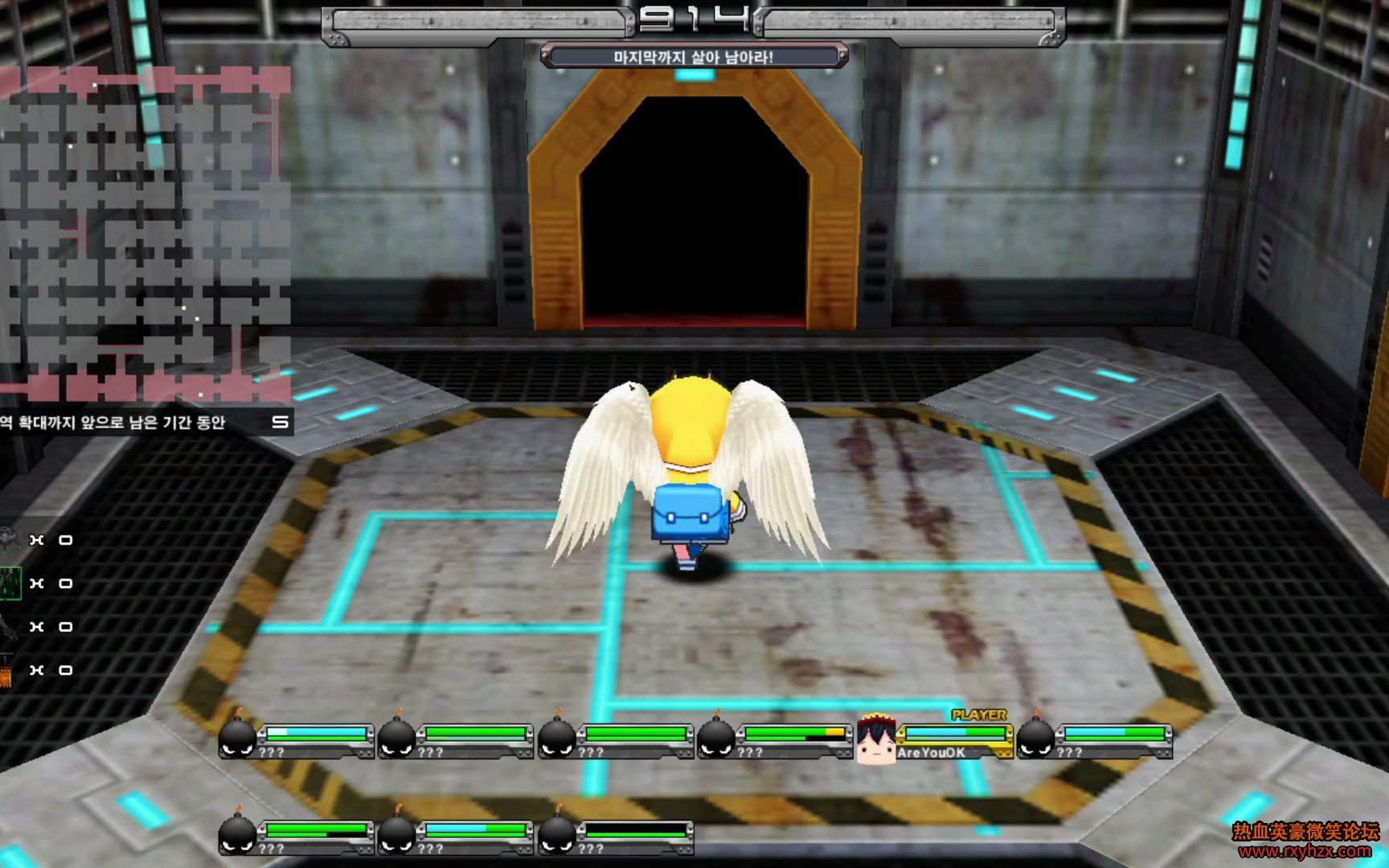Viewport: 1389px width, 868px height.
Task: Open the maze minimap
Action: [x=145, y=235]
